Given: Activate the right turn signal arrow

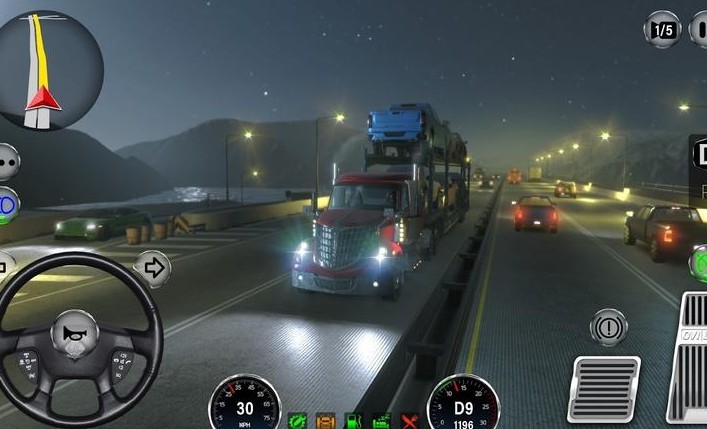Looking at the screenshot, I should click(152, 268).
